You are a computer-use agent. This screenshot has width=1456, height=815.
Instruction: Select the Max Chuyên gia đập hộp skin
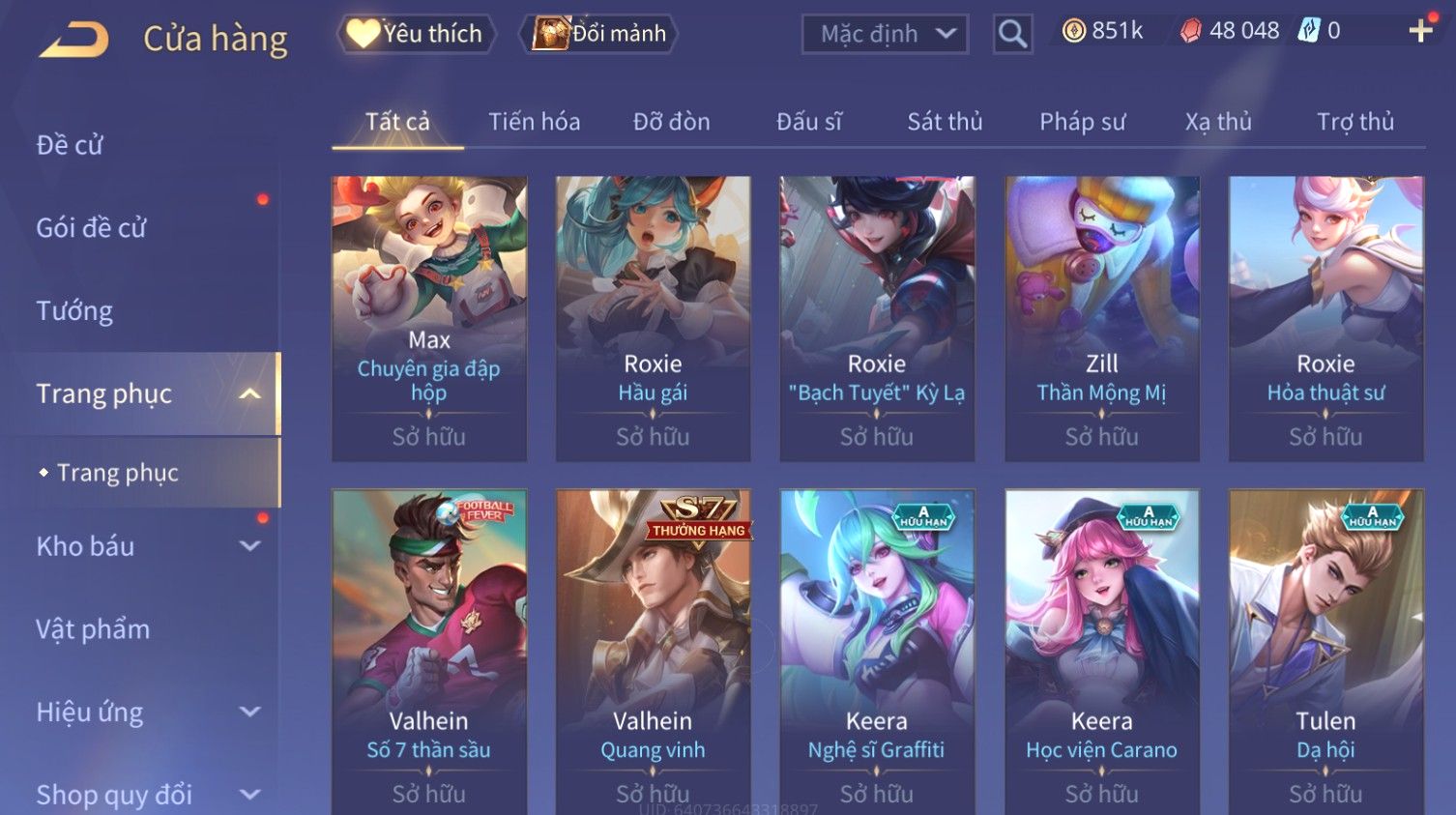click(429, 318)
